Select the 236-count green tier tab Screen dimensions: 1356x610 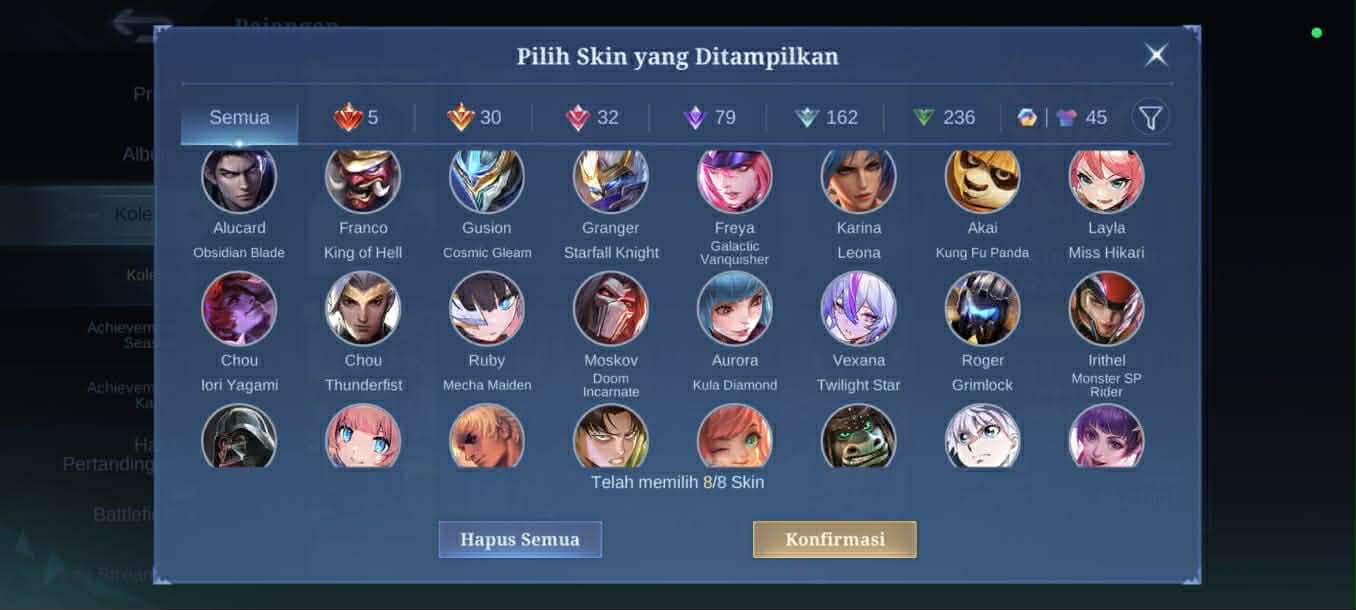pos(943,118)
